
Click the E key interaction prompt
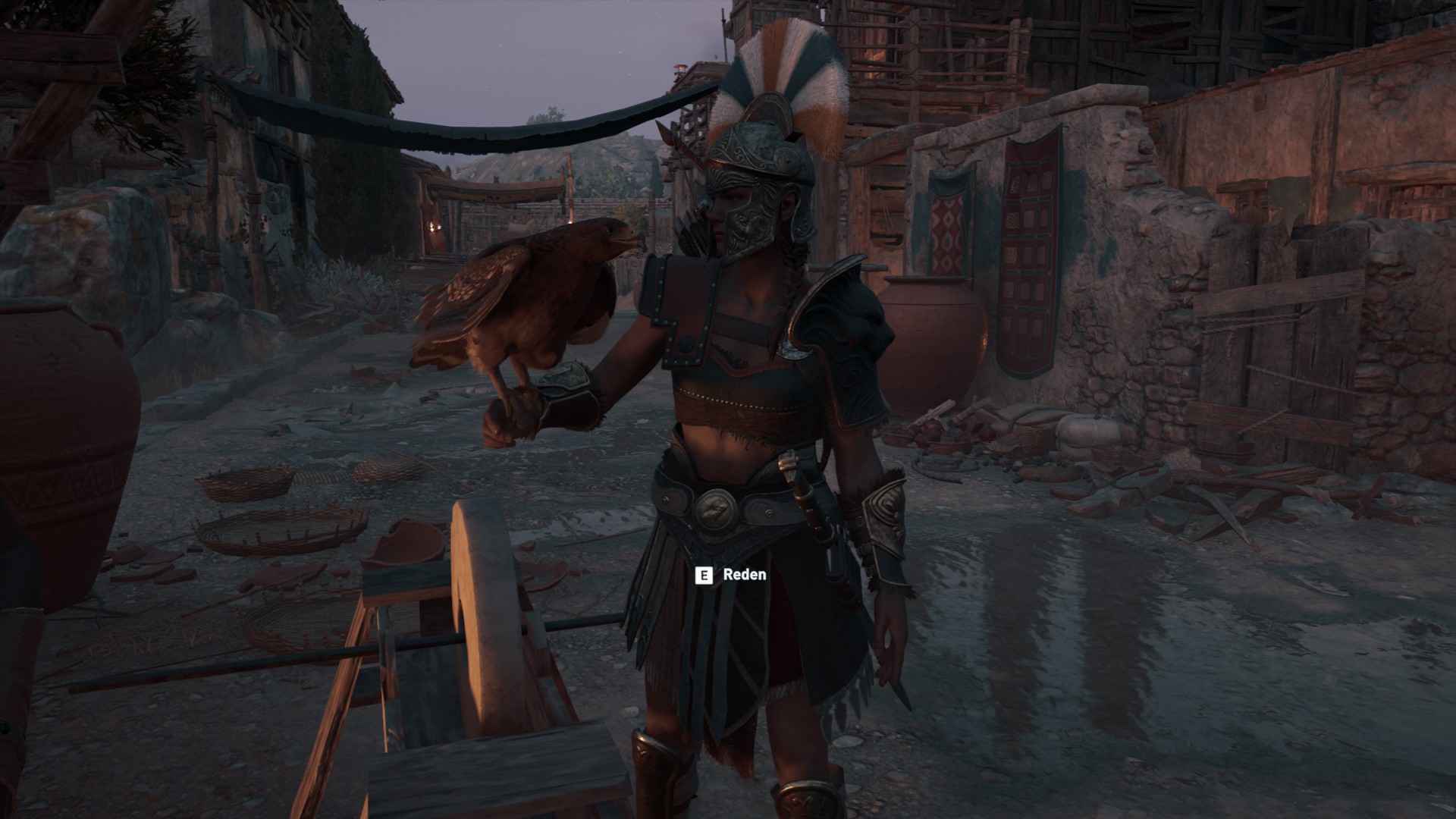tap(704, 576)
